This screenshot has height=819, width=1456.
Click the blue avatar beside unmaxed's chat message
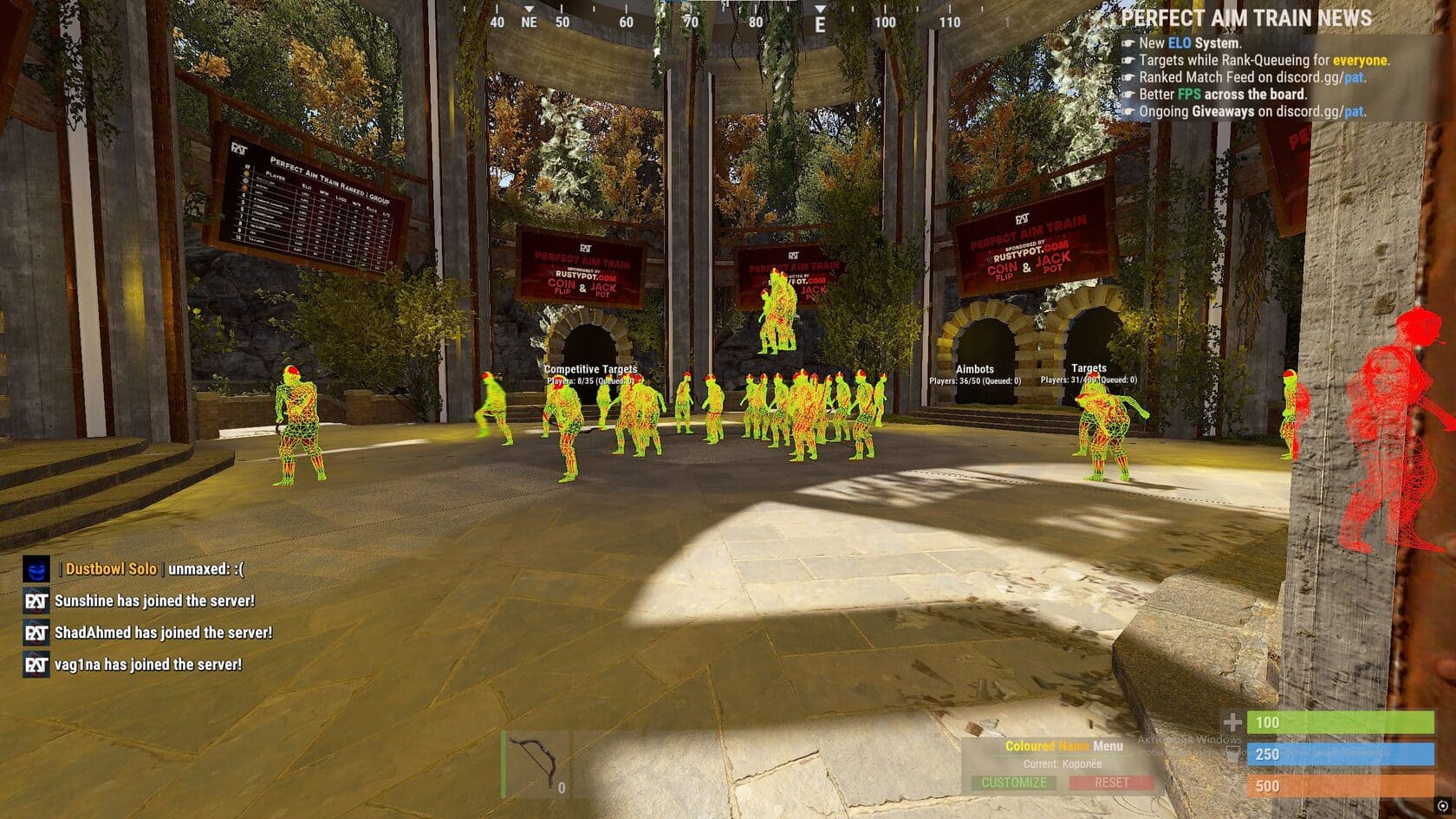[x=36, y=569]
